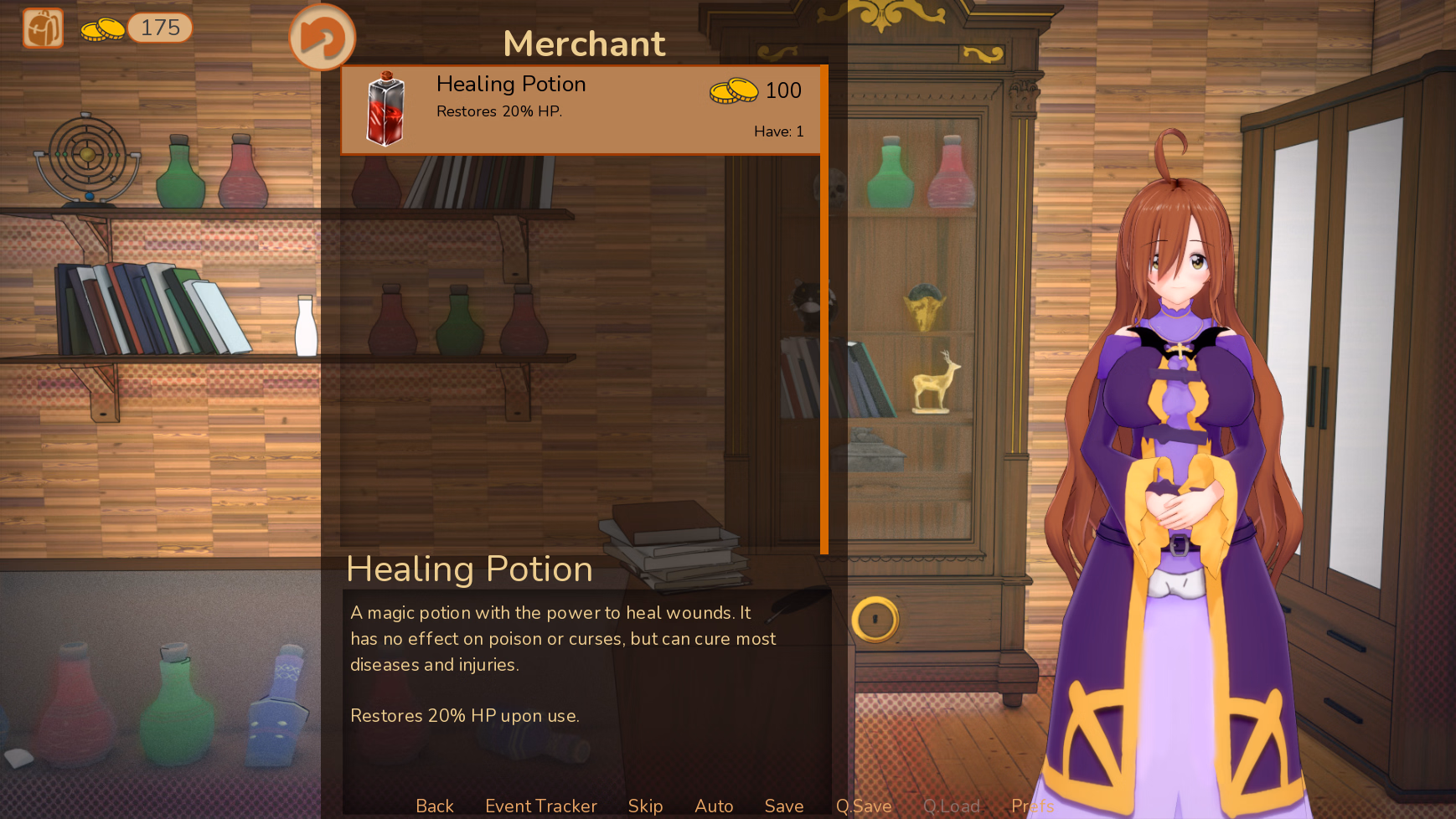
Task: Open the Event Tracker
Action: (x=540, y=806)
